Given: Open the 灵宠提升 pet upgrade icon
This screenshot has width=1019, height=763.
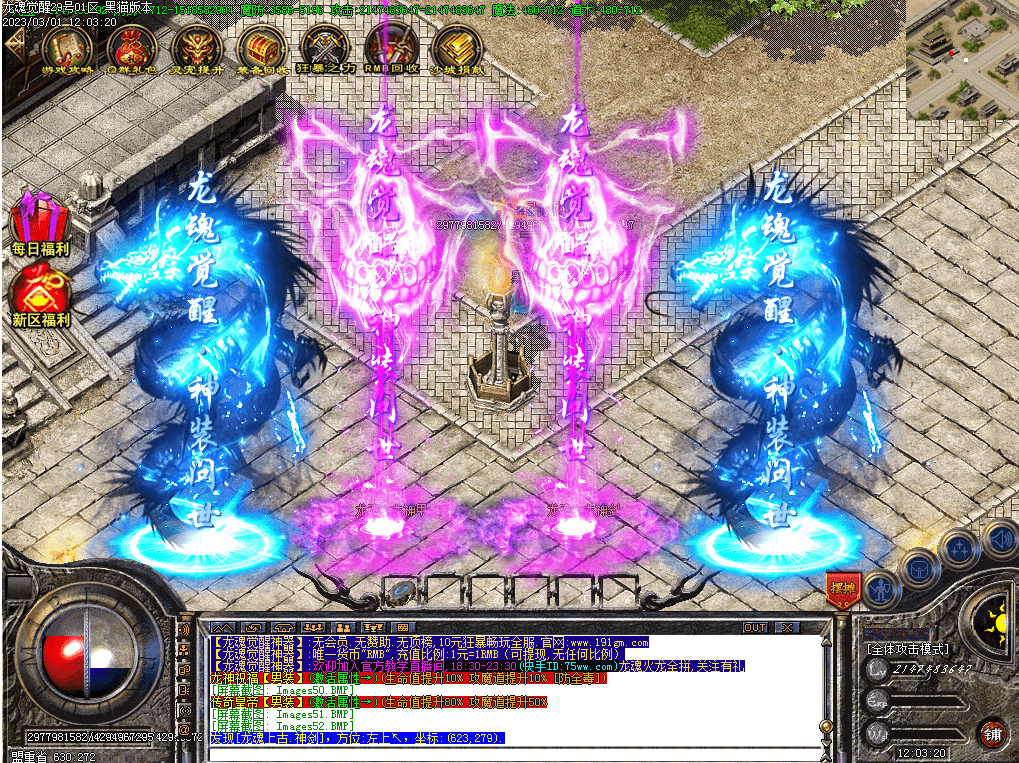Looking at the screenshot, I should point(197,47).
